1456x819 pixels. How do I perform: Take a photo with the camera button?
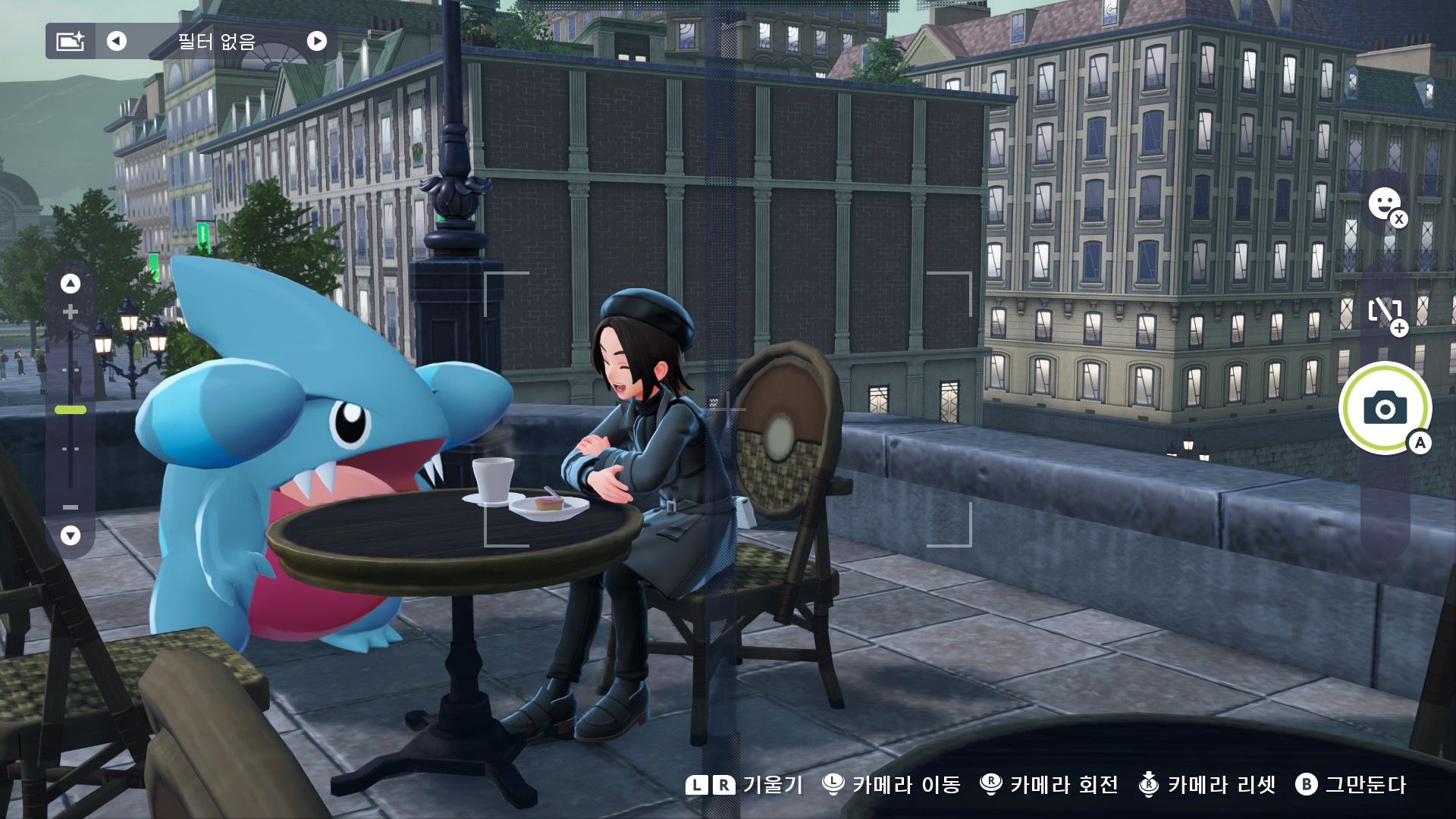coord(1385,409)
